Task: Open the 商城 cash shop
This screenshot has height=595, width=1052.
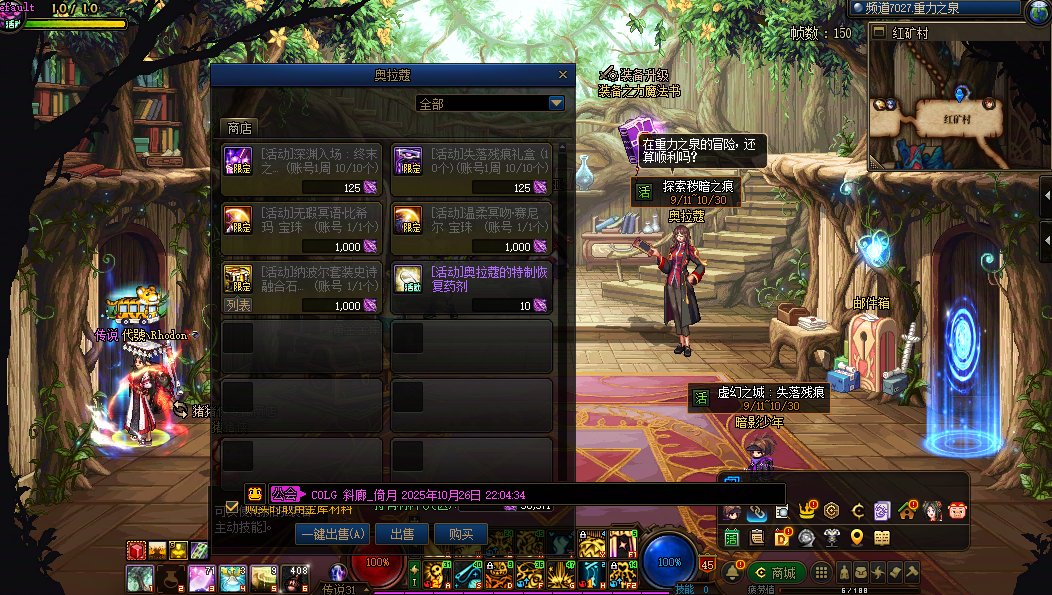Action: [x=777, y=573]
